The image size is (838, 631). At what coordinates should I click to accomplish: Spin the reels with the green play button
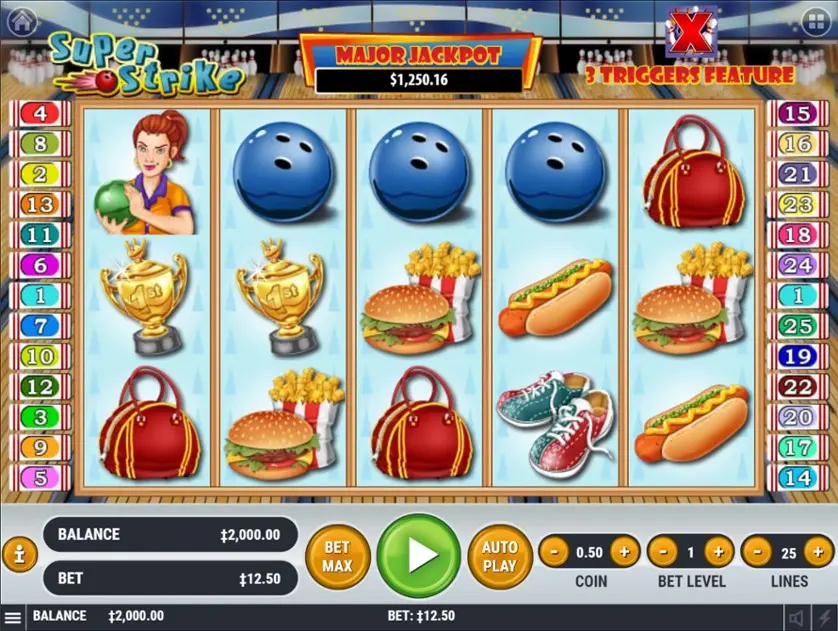click(421, 556)
